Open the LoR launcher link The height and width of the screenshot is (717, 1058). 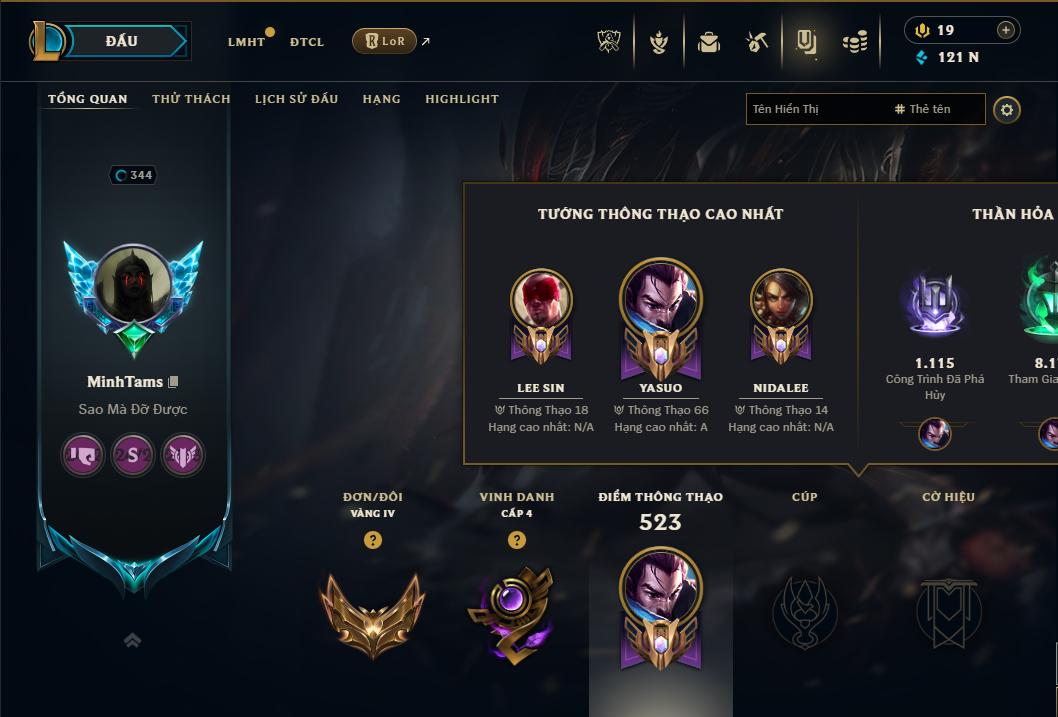[x=385, y=41]
